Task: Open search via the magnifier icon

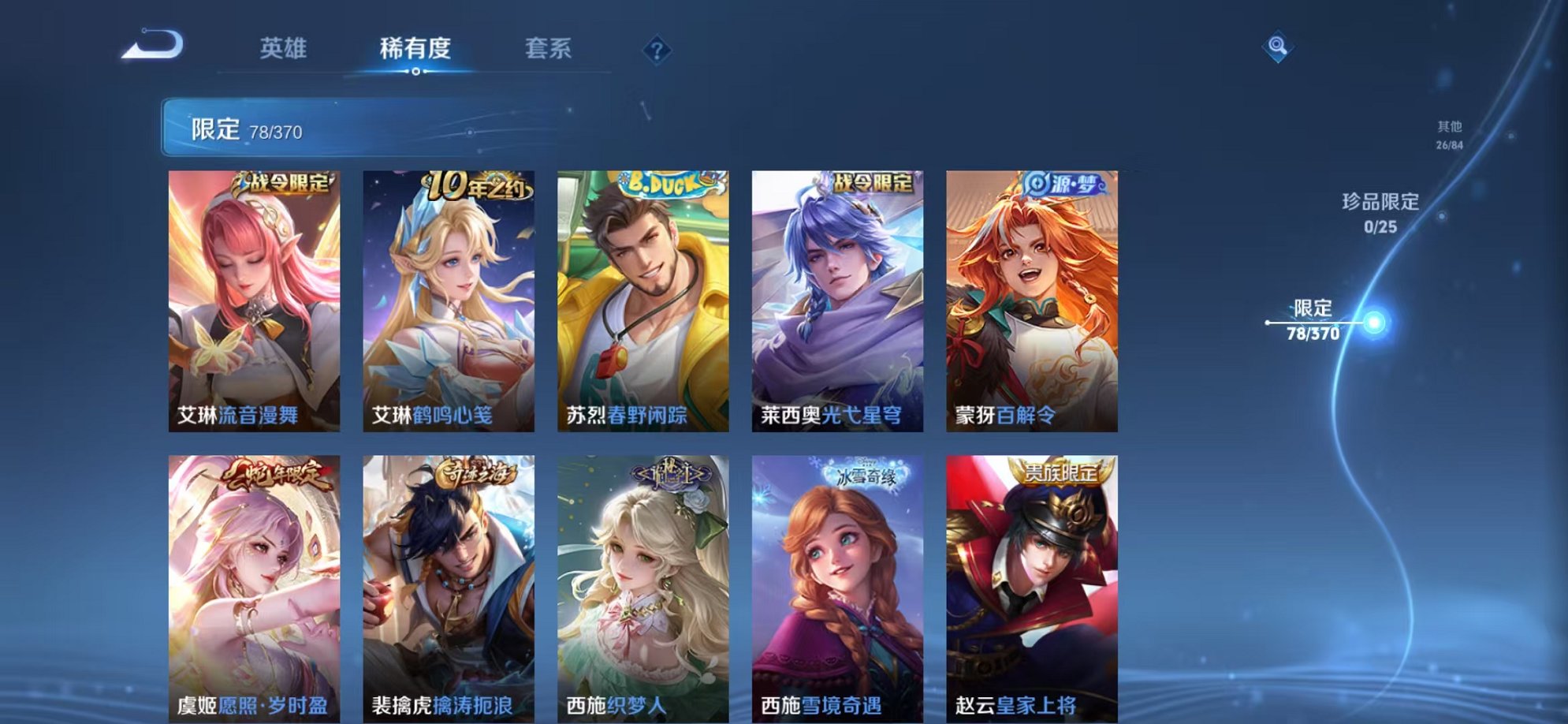Action: (1278, 45)
